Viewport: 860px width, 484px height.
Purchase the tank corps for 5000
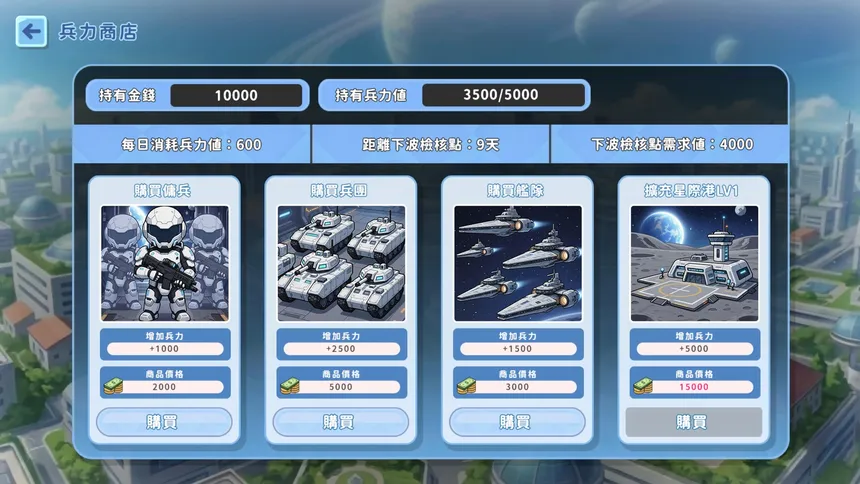pyautogui.click(x=340, y=422)
